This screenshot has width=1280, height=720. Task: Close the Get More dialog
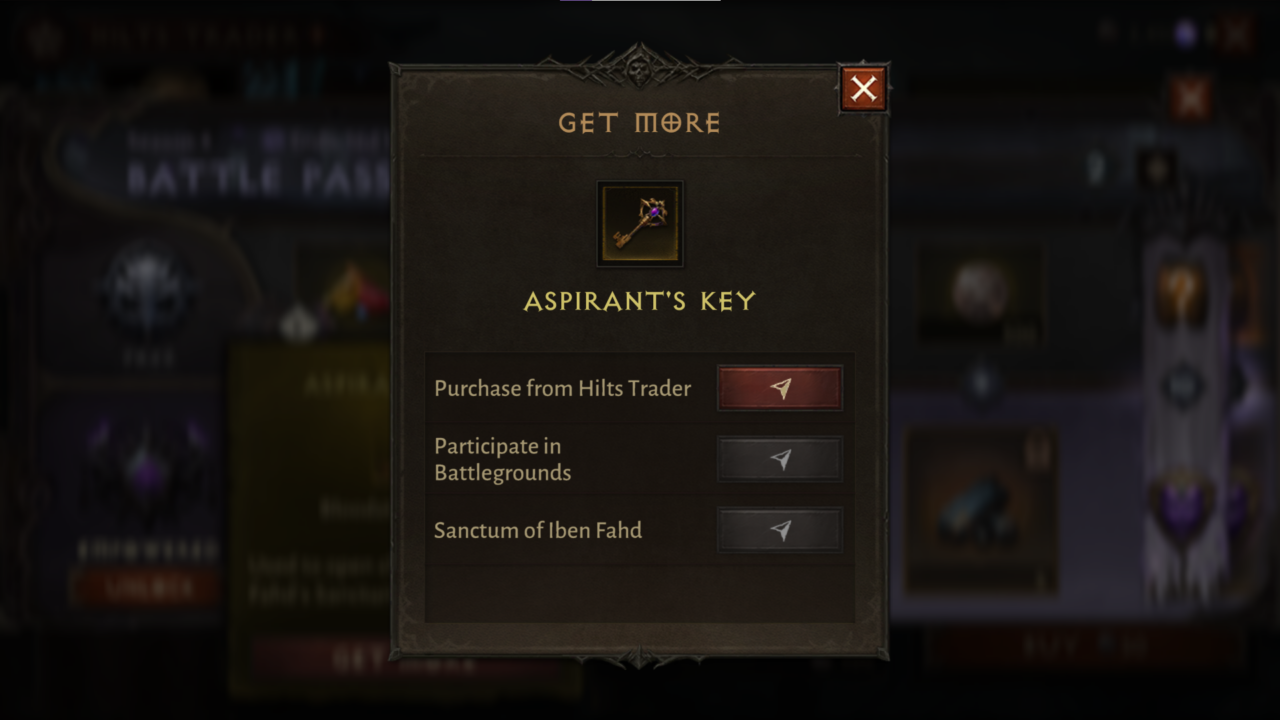click(x=862, y=88)
